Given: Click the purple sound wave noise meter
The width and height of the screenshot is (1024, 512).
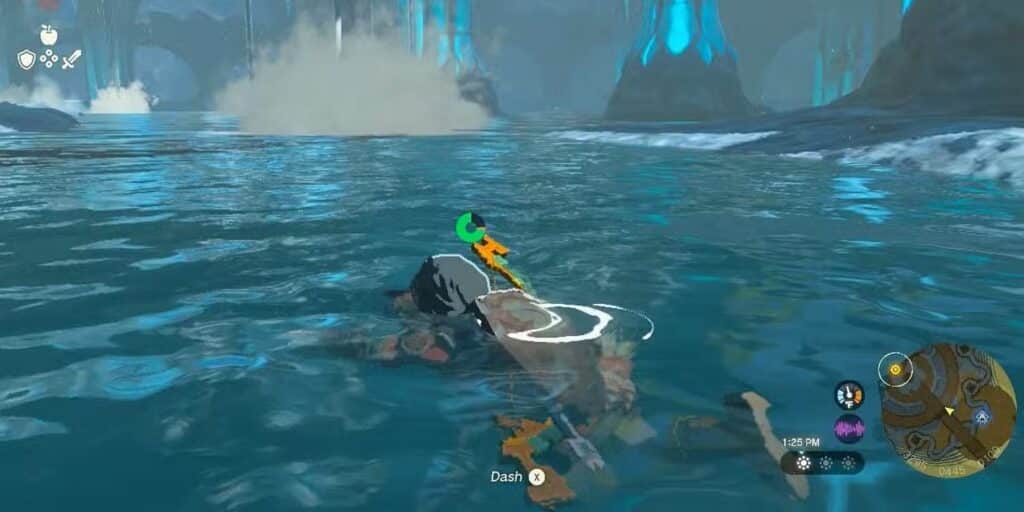Looking at the screenshot, I should [849, 429].
